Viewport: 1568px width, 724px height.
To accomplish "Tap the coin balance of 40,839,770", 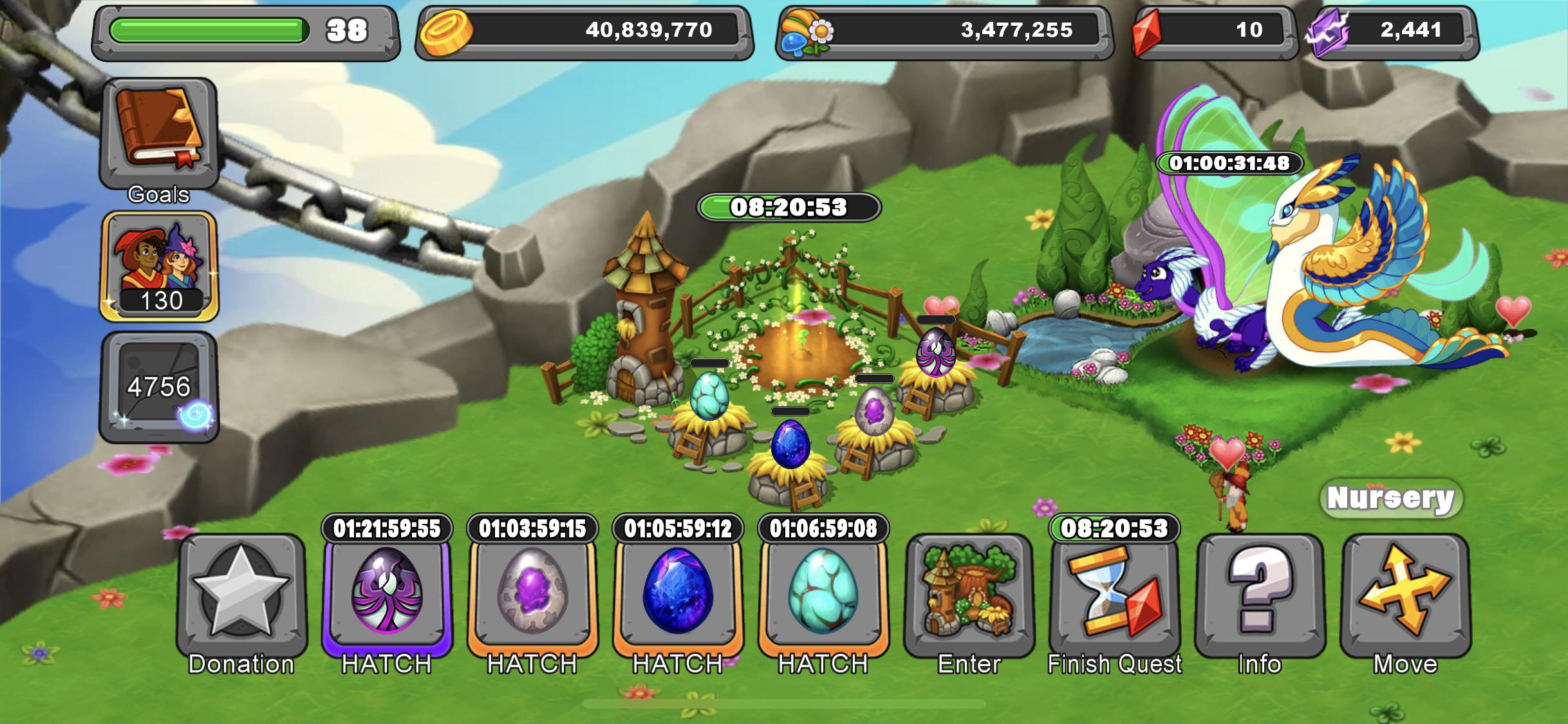I will [x=579, y=30].
